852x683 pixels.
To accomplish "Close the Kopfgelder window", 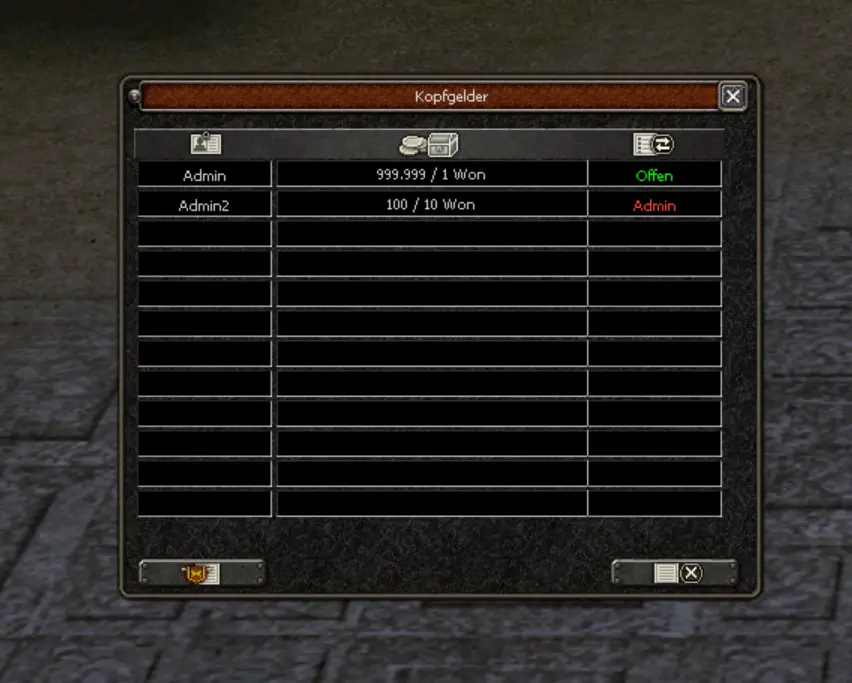I will (733, 96).
